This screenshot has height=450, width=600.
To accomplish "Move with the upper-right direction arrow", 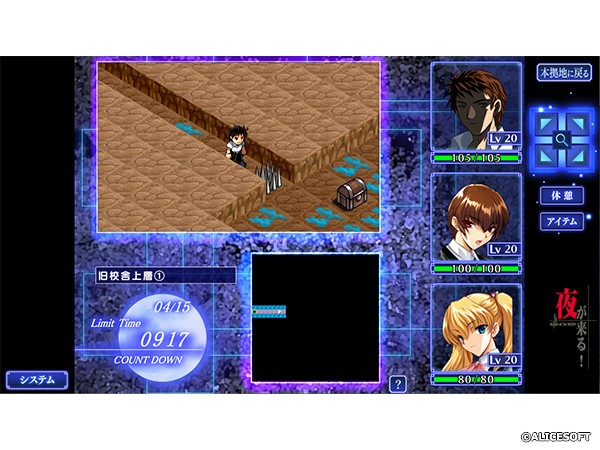I will (576, 123).
